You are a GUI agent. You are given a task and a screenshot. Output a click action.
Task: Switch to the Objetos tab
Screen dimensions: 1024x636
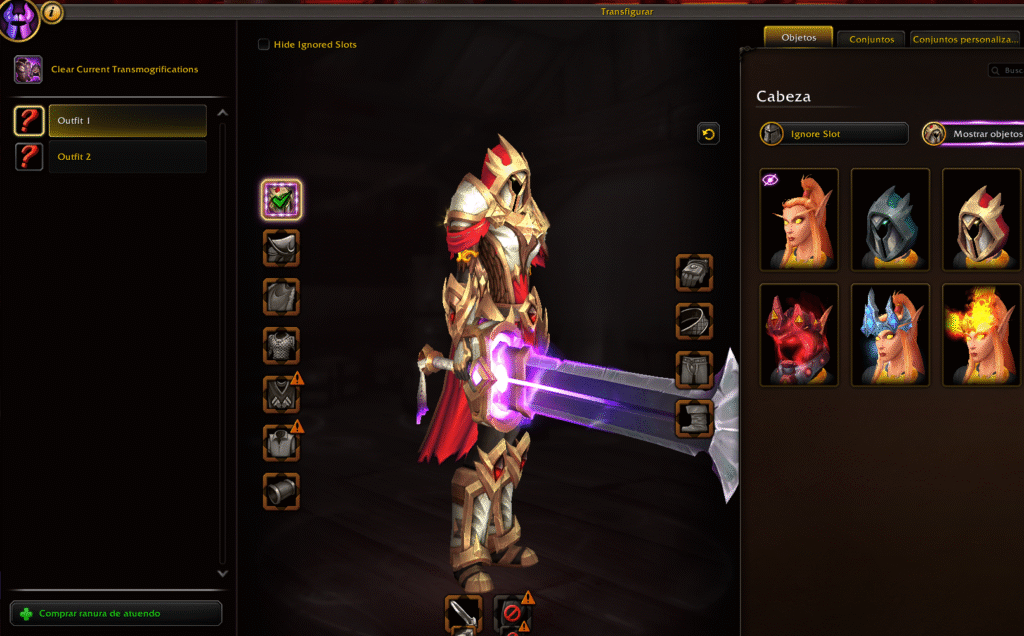(x=798, y=38)
